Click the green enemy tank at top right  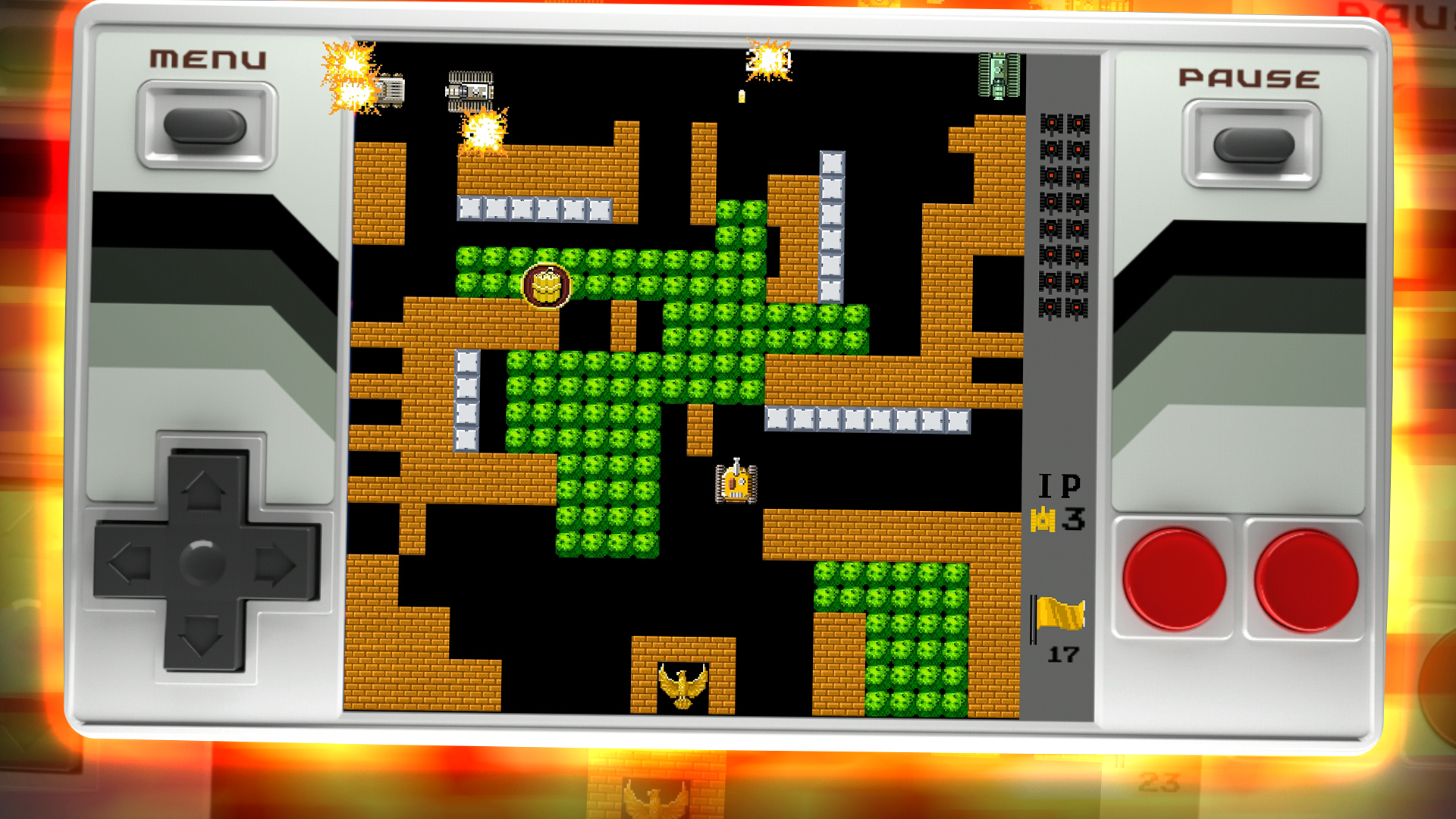998,76
